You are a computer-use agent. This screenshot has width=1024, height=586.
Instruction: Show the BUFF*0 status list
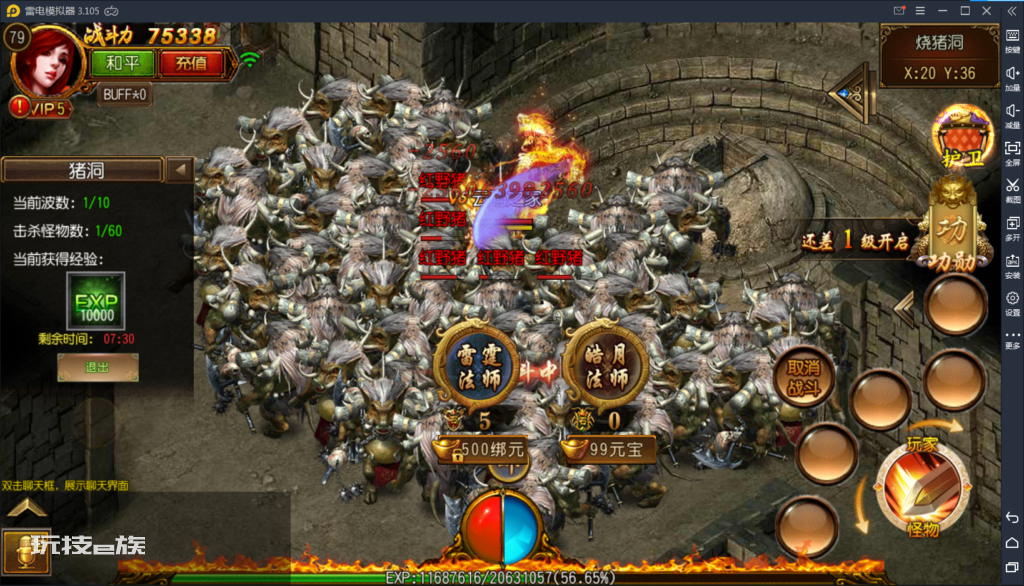tap(125, 94)
